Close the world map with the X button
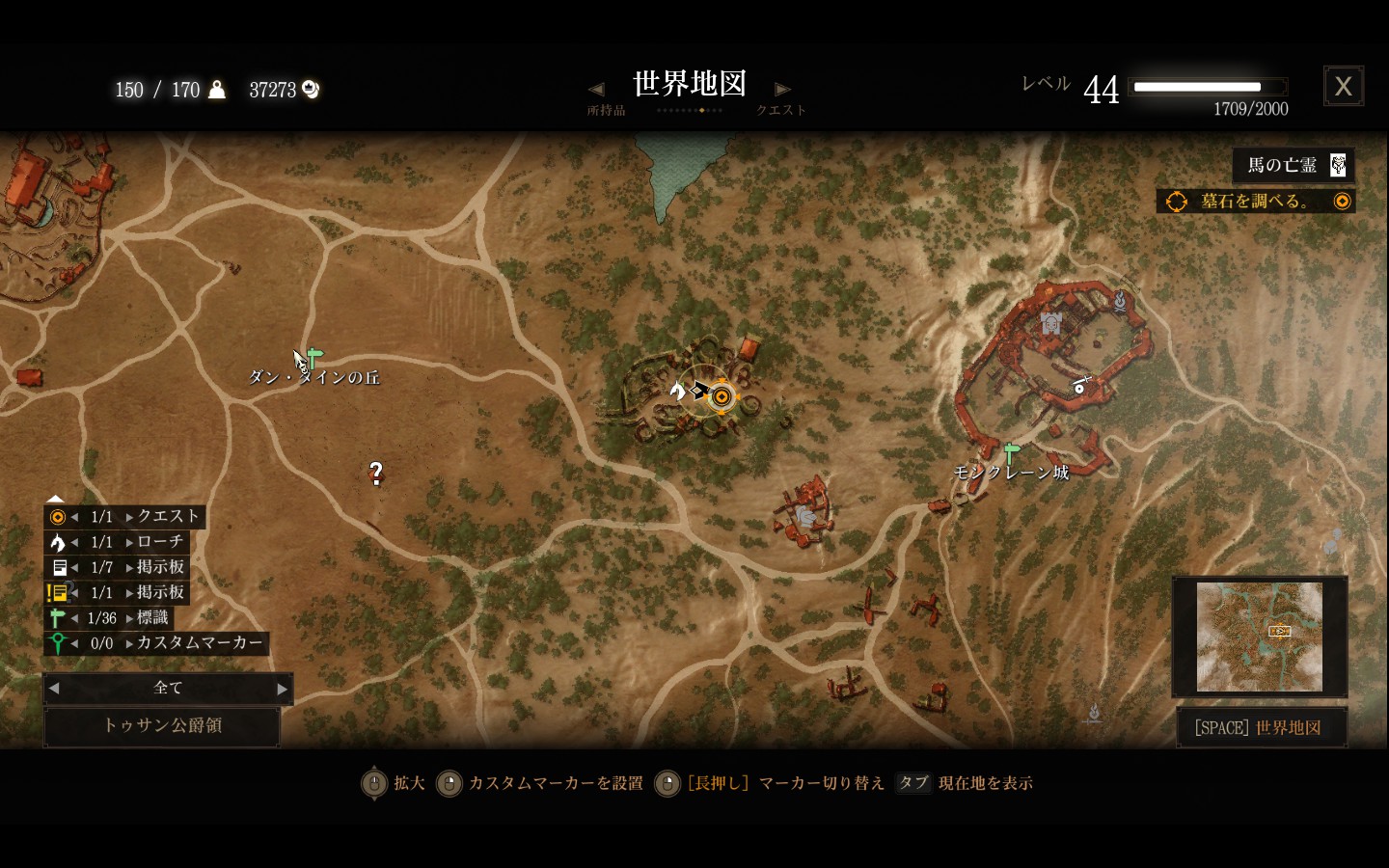The width and height of the screenshot is (1389, 868). pos(1343,87)
